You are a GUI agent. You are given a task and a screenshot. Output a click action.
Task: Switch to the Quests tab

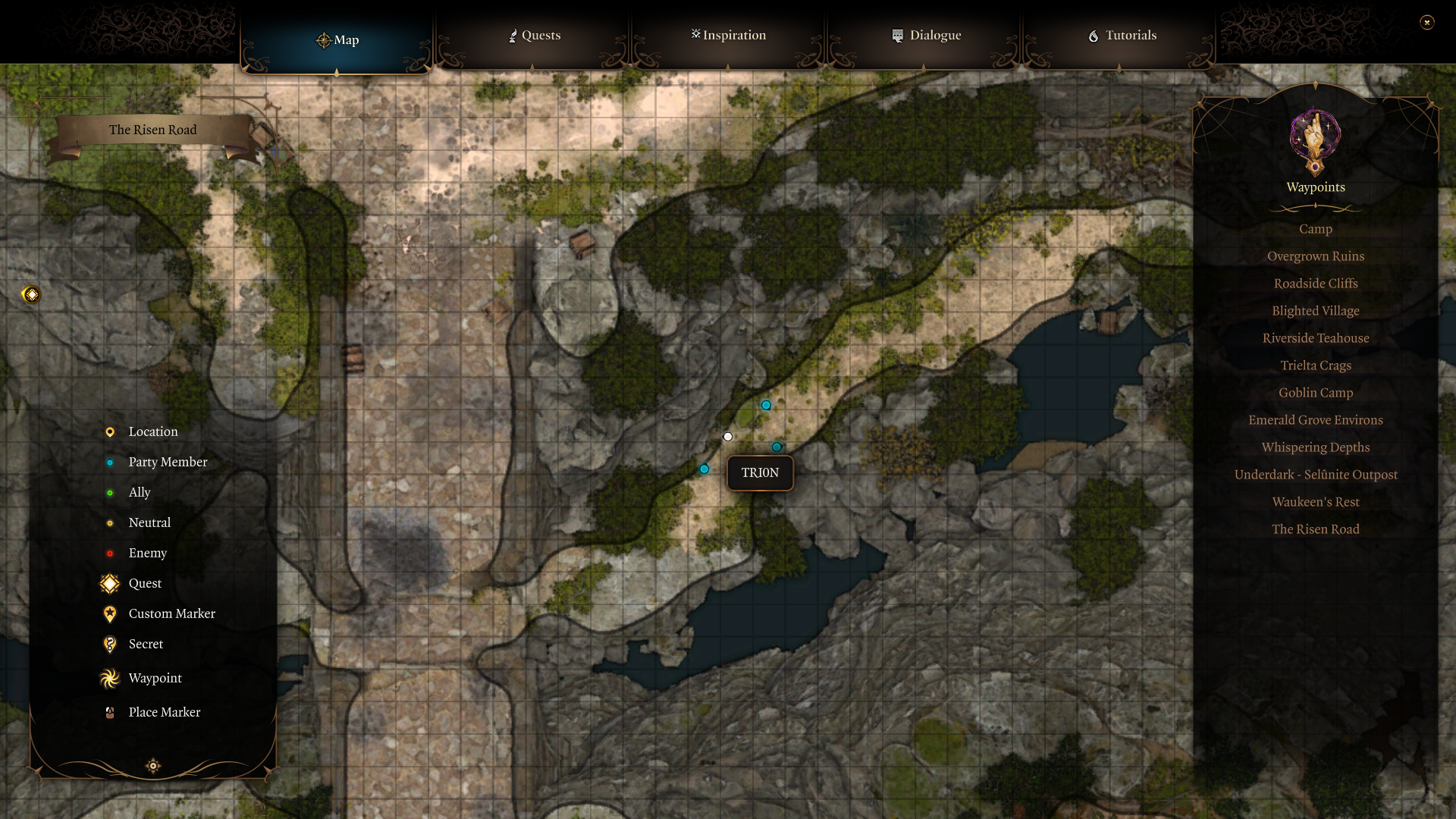(534, 36)
